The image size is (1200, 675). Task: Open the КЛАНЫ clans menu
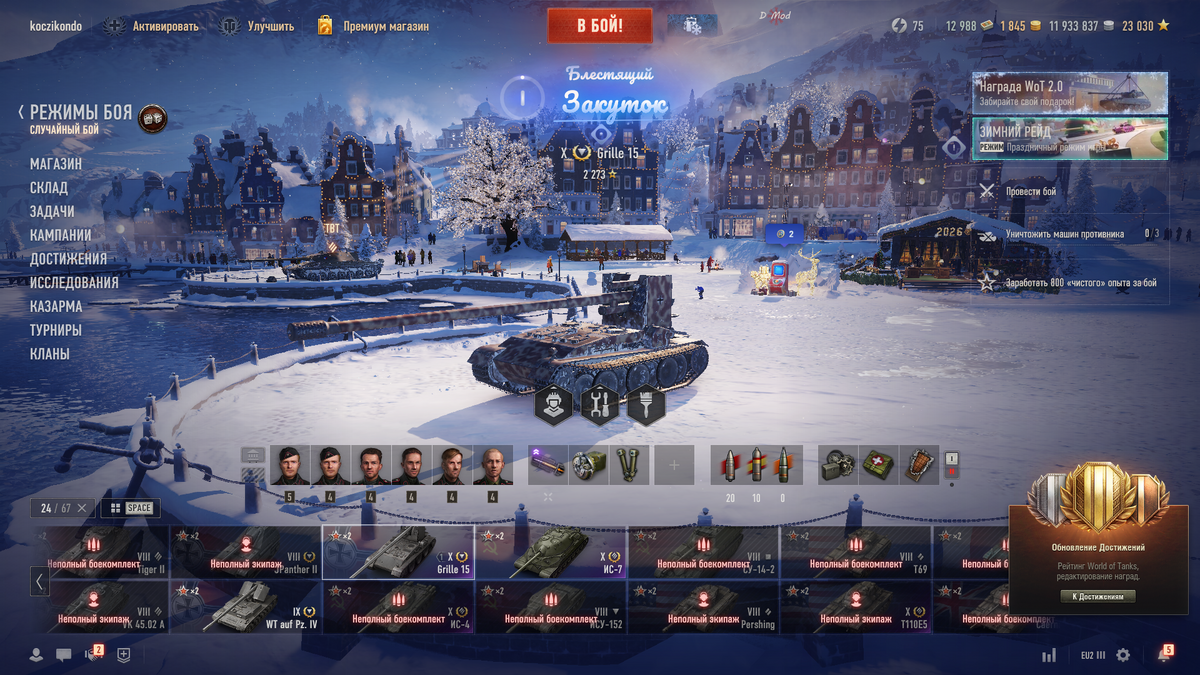tap(50, 354)
